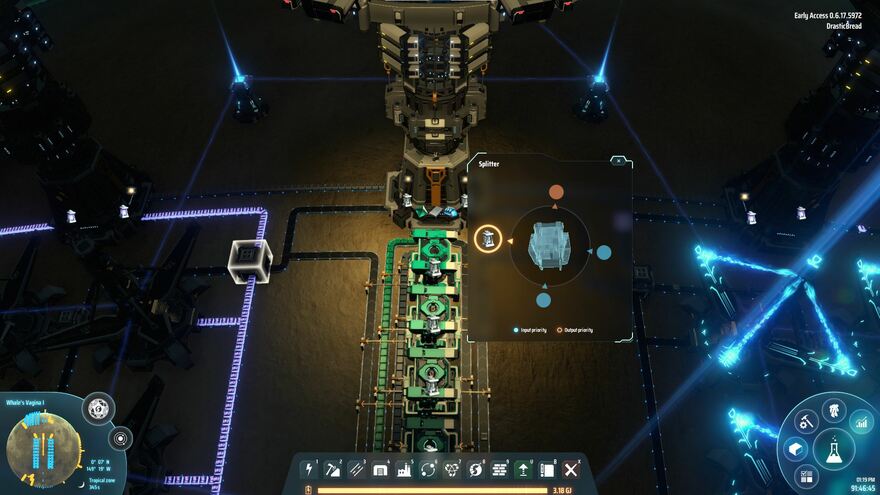Select the splitter's blue right input port
880x495 pixels.
pyautogui.click(x=604, y=252)
